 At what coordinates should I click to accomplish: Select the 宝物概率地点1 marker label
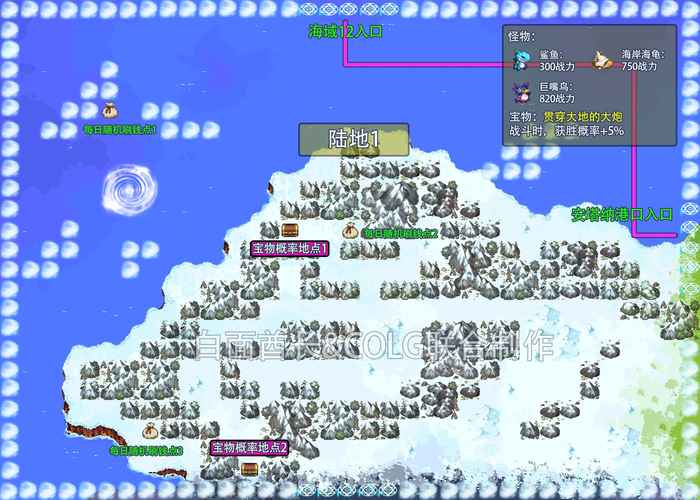coord(290,248)
